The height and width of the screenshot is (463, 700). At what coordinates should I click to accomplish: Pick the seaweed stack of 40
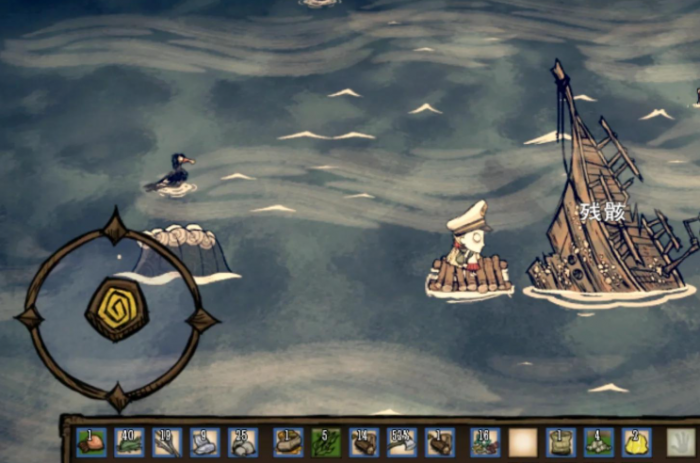click(129, 441)
